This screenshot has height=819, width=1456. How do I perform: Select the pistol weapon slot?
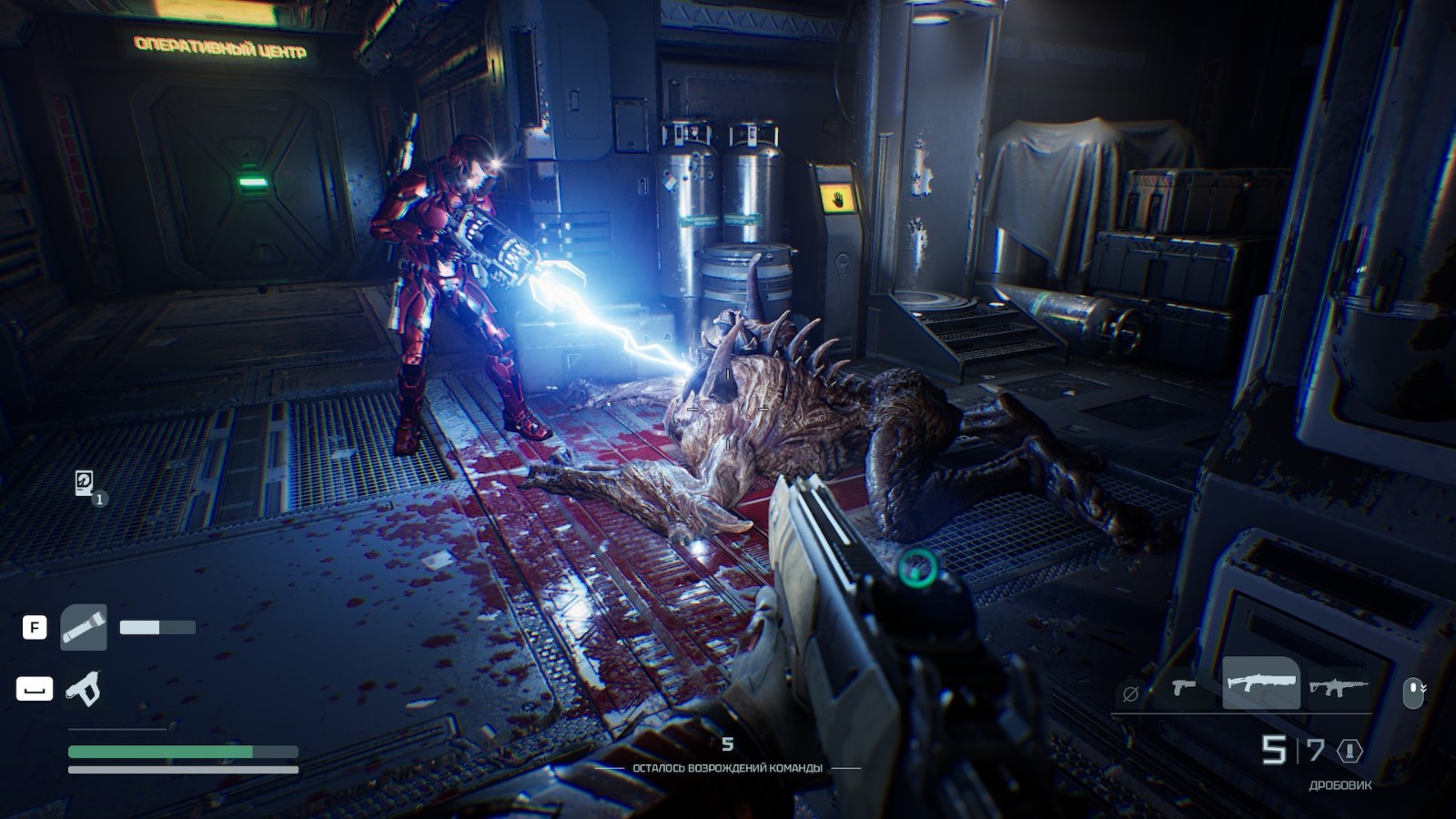(x=1183, y=687)
